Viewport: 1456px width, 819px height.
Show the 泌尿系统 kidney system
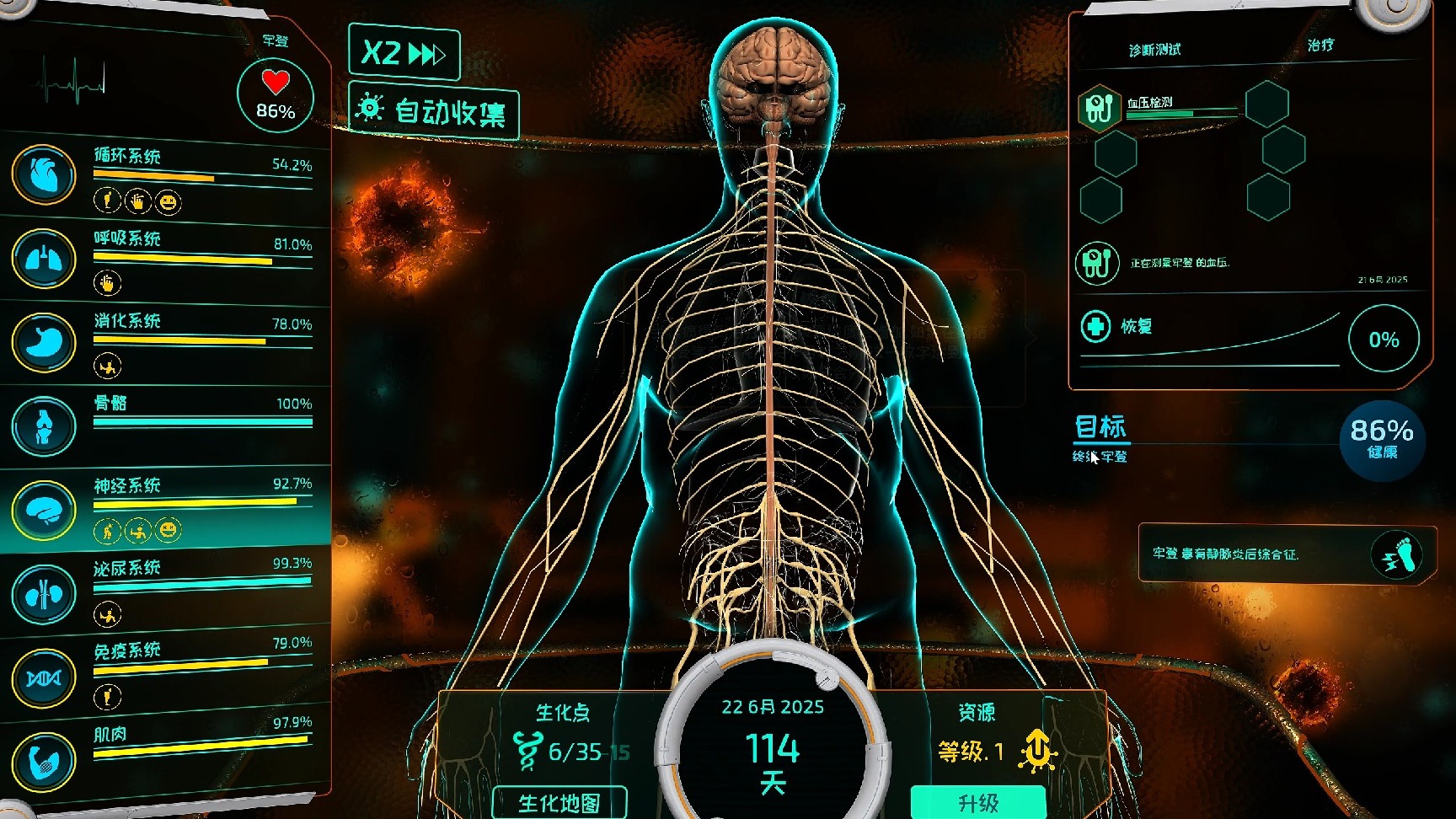44,594
